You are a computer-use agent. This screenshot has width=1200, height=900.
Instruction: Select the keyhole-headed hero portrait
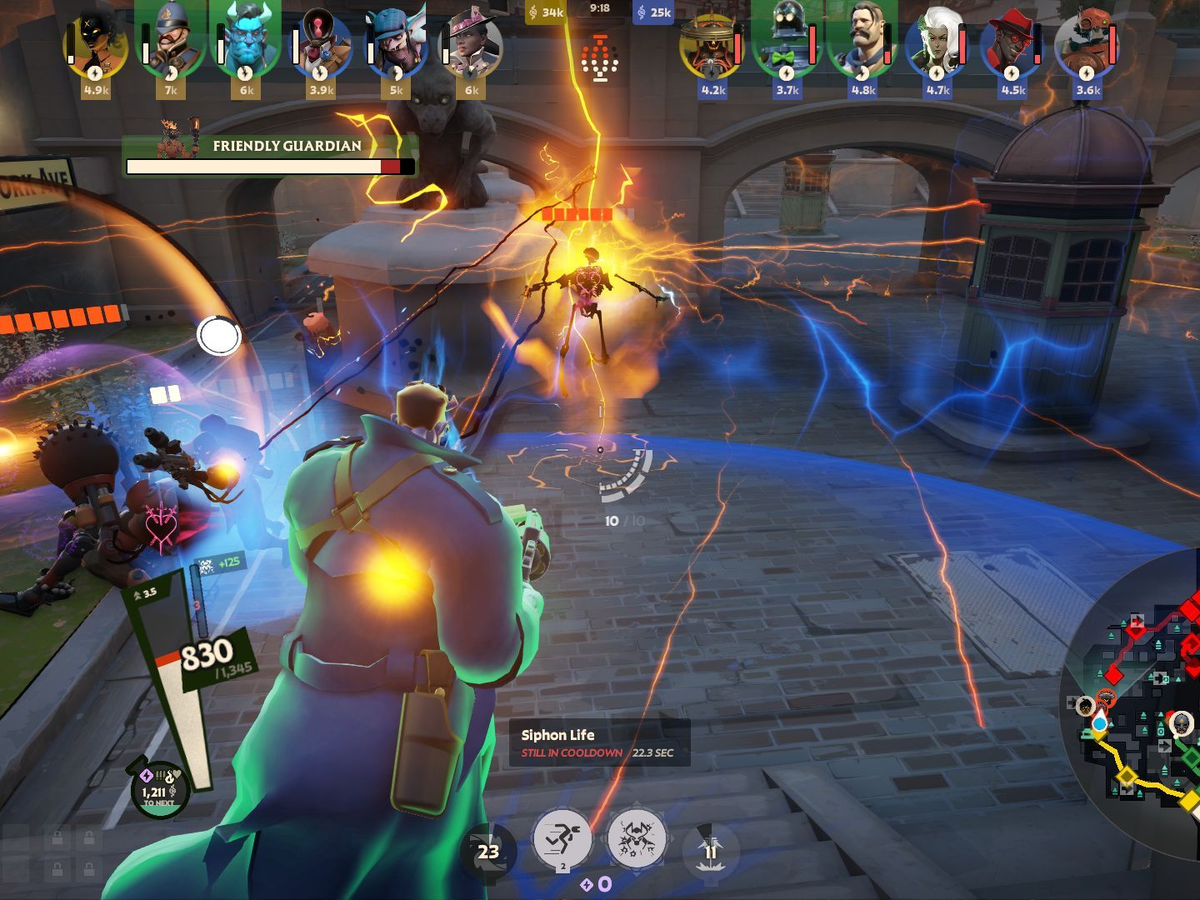[322, 44]
